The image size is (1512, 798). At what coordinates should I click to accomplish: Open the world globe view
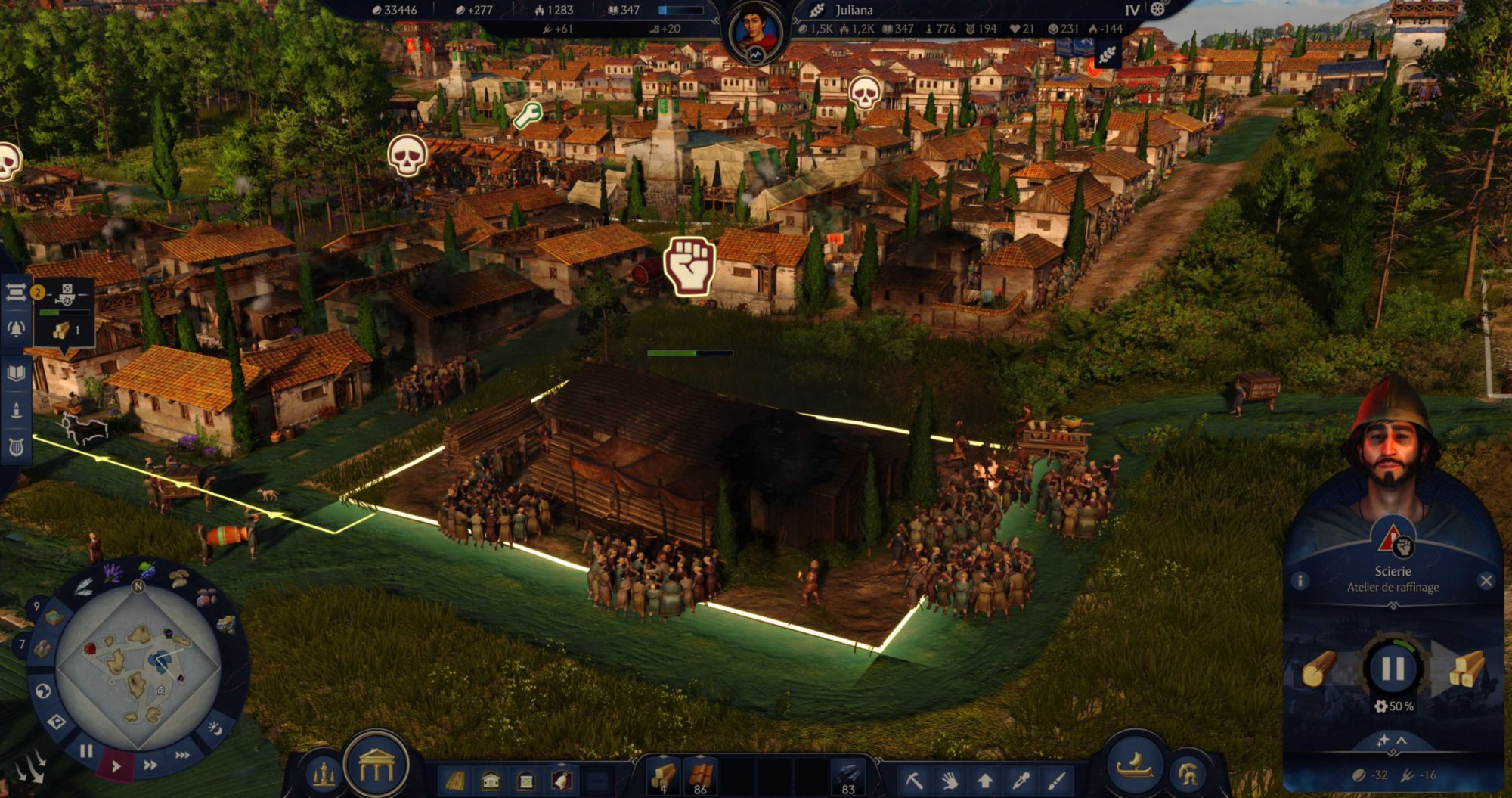pos(43,691)
